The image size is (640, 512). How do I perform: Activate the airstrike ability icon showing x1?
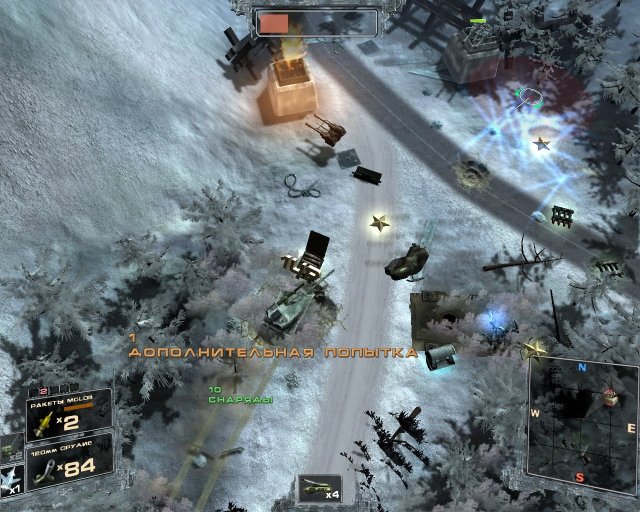tap(11, 478)
